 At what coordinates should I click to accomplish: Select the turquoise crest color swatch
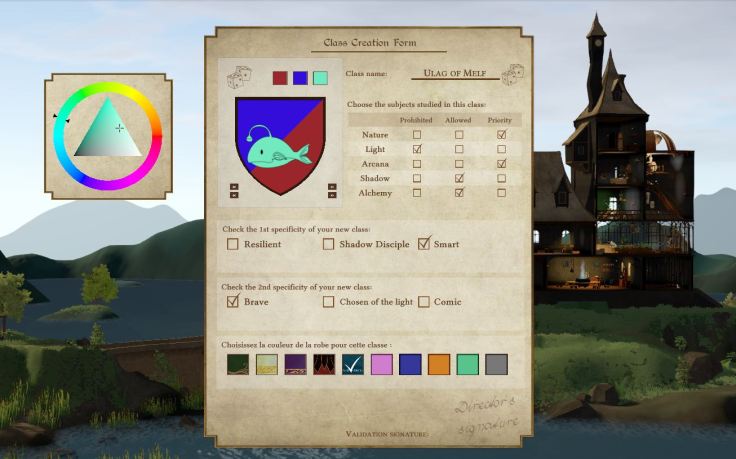[320, 77]
